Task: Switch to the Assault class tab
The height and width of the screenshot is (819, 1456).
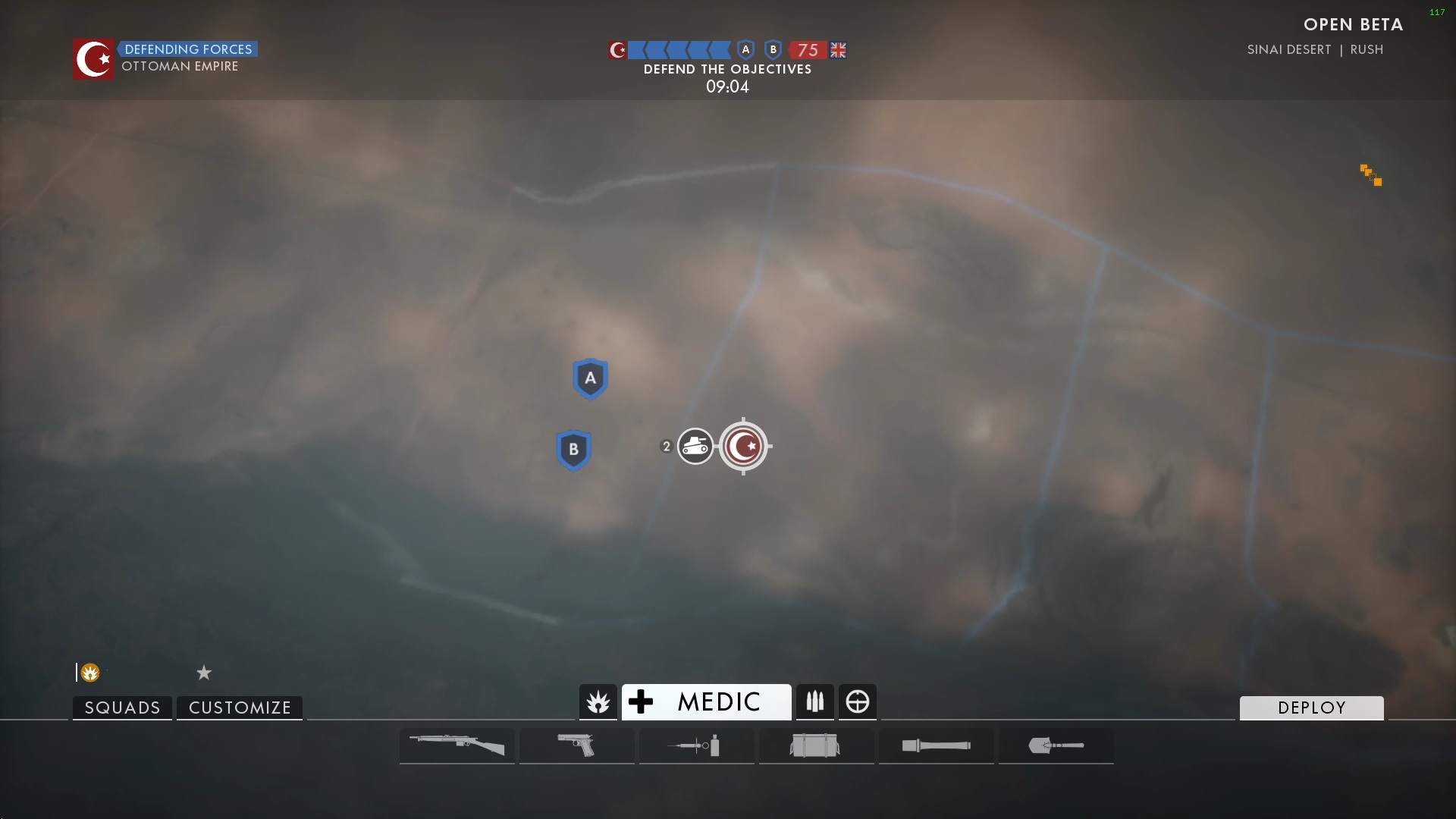Action: [598, 702]
